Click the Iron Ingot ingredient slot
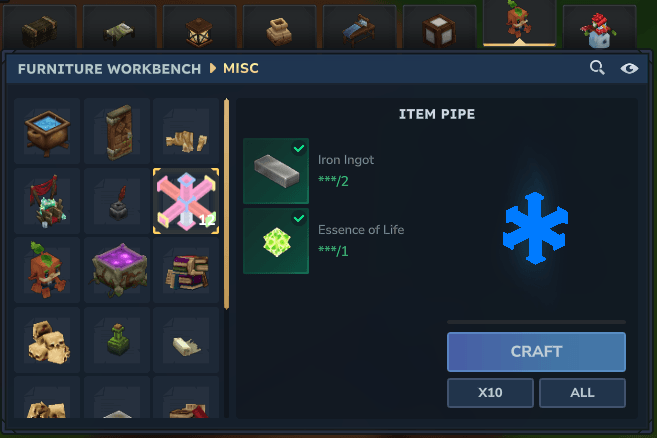657x438 pixels. click(x=276, y=171)
